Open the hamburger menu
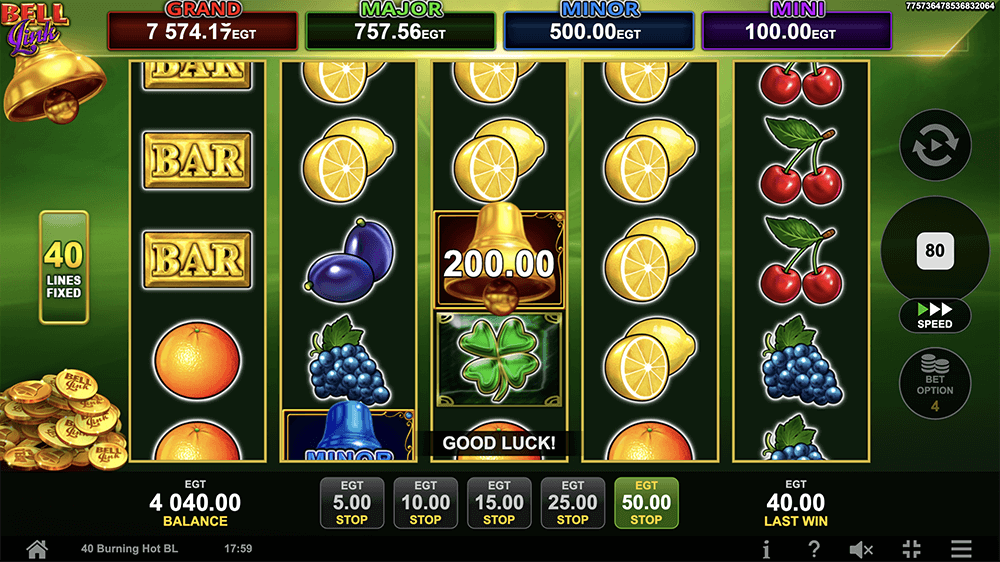The height and width of the screenshot is (562, 1000). coord(961,549)
